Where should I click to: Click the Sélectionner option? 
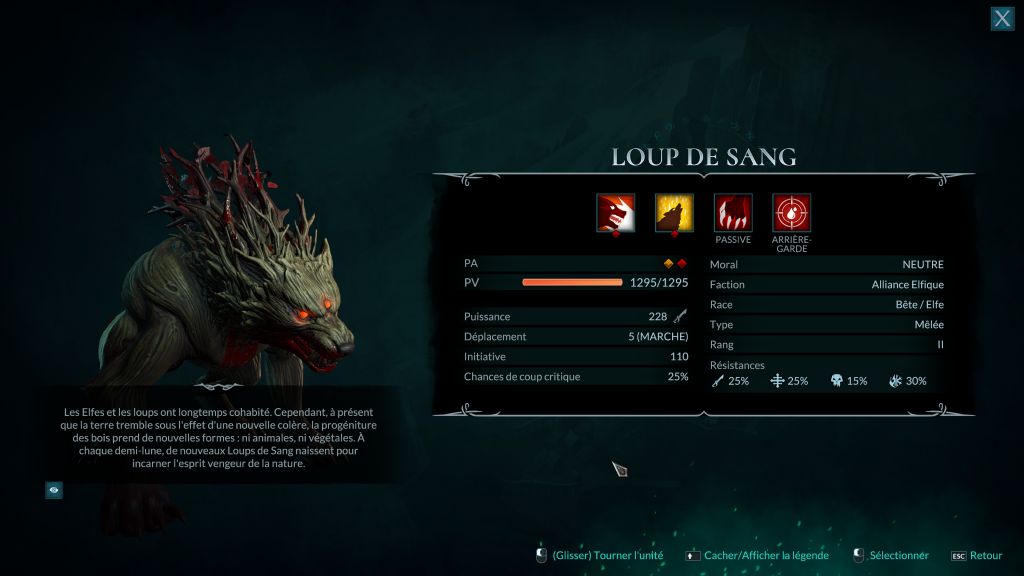click(891, 555)
